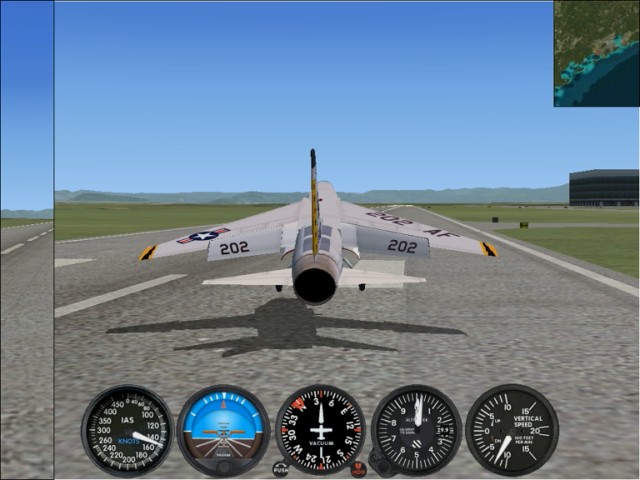Click the red HDG knob on the heading gauge

point(358,468)
